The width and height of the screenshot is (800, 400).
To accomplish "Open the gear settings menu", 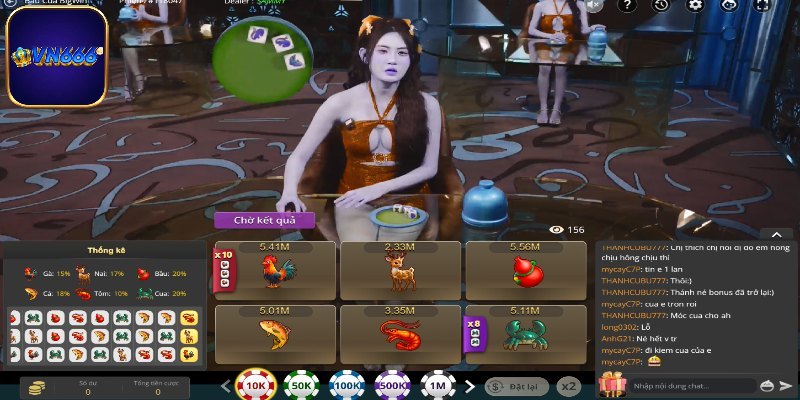I will pos(695,5).
